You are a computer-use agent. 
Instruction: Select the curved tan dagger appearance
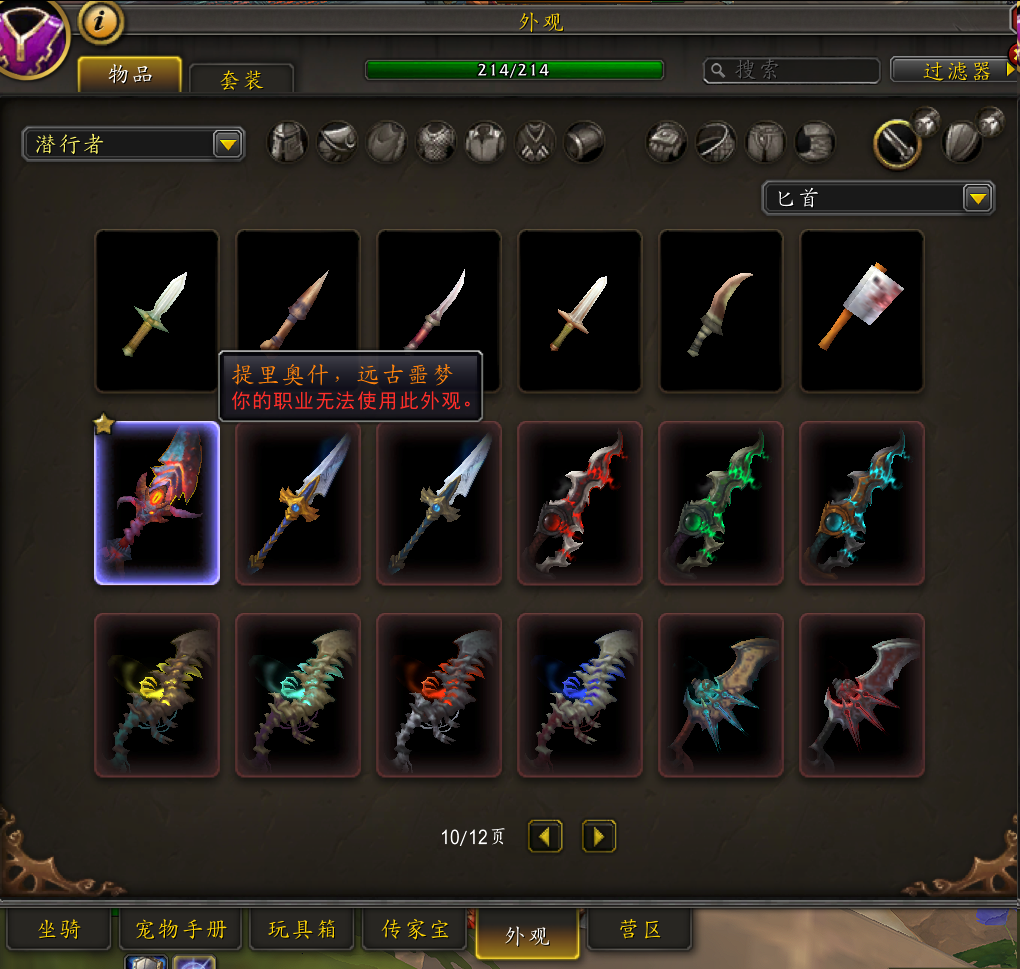coord(720,310)
